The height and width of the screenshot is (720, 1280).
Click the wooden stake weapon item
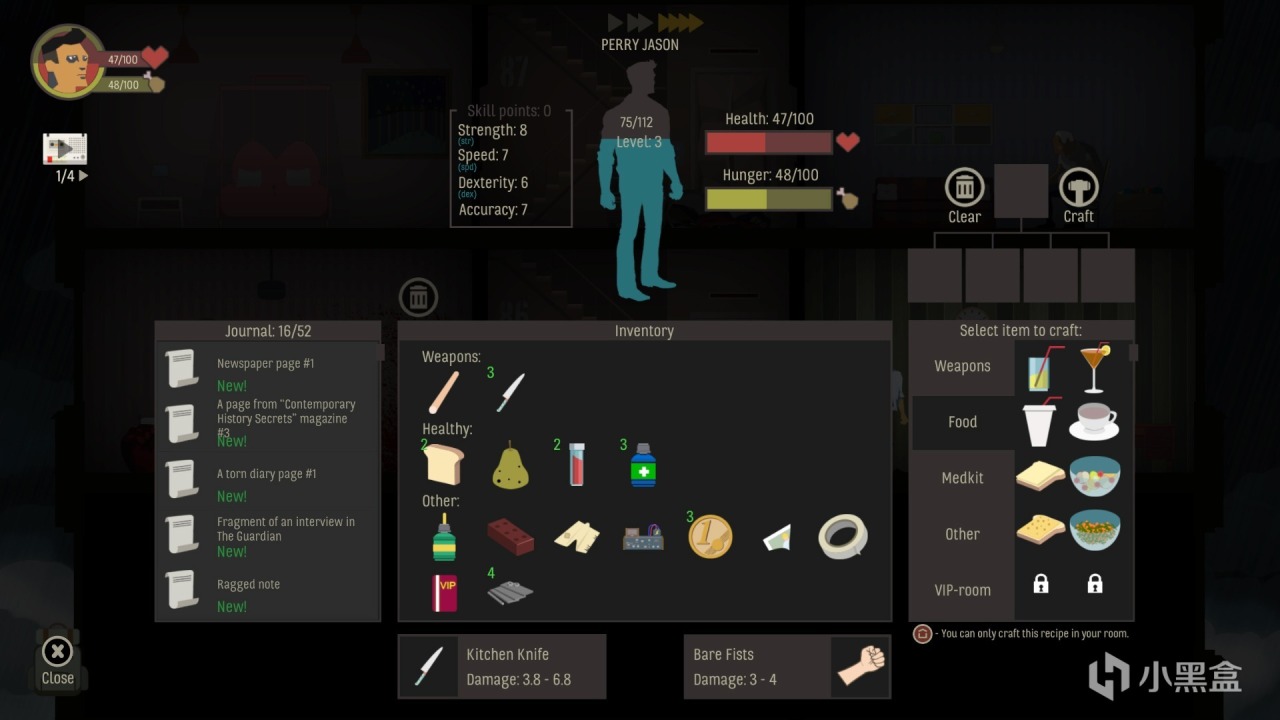click(x=444, y=390)
